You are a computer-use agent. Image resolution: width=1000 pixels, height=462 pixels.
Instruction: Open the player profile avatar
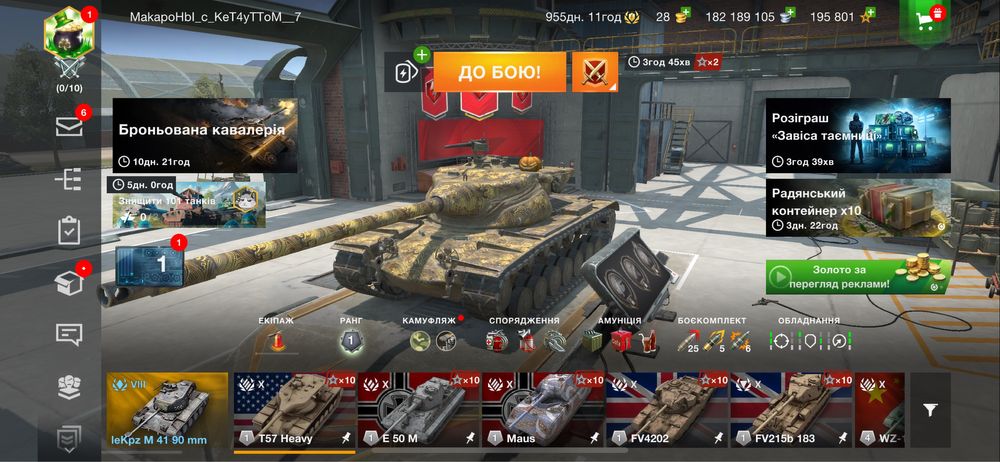point(68,38)
